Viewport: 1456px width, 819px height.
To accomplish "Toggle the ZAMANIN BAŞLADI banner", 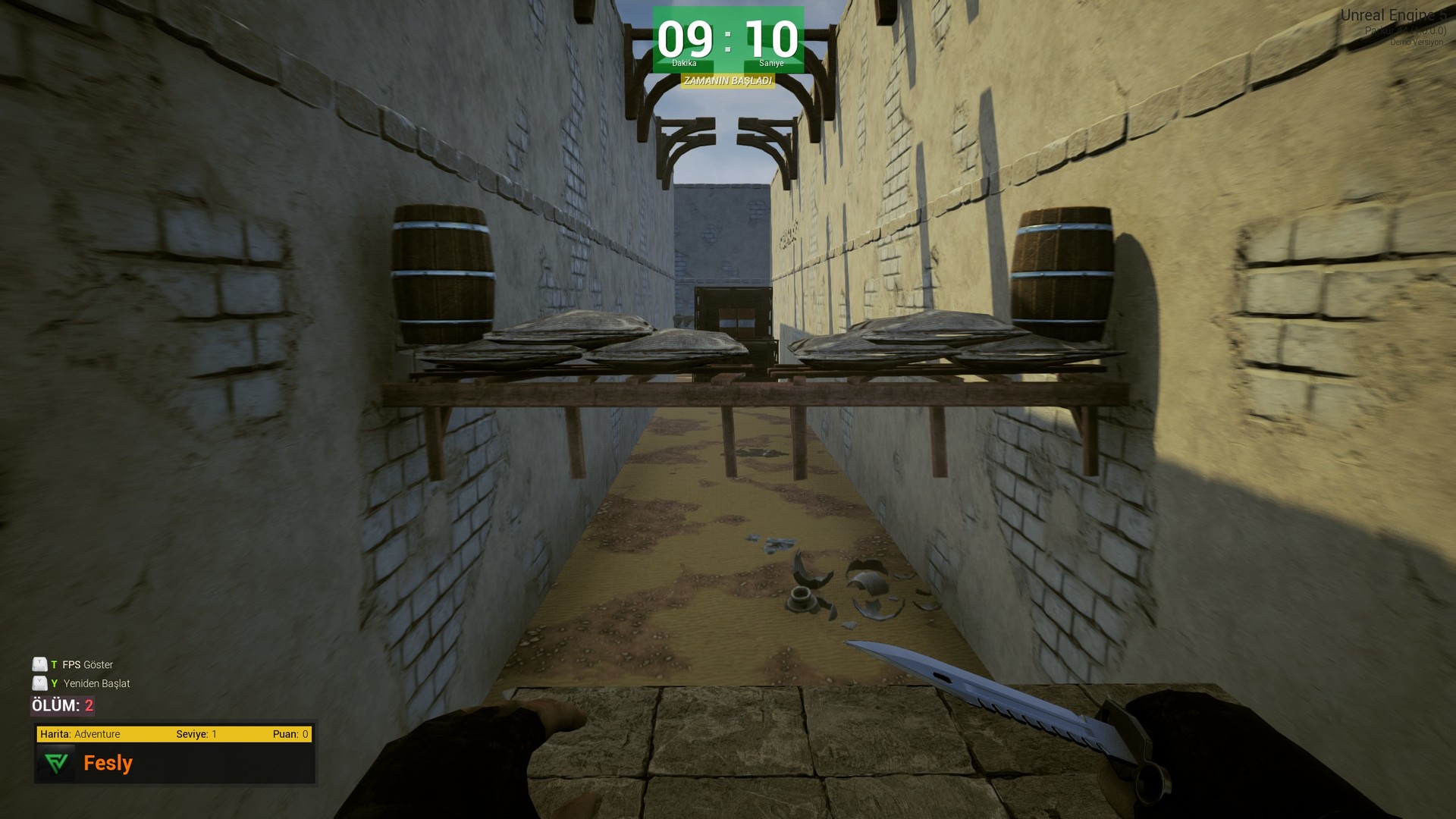I will point(728,80).
